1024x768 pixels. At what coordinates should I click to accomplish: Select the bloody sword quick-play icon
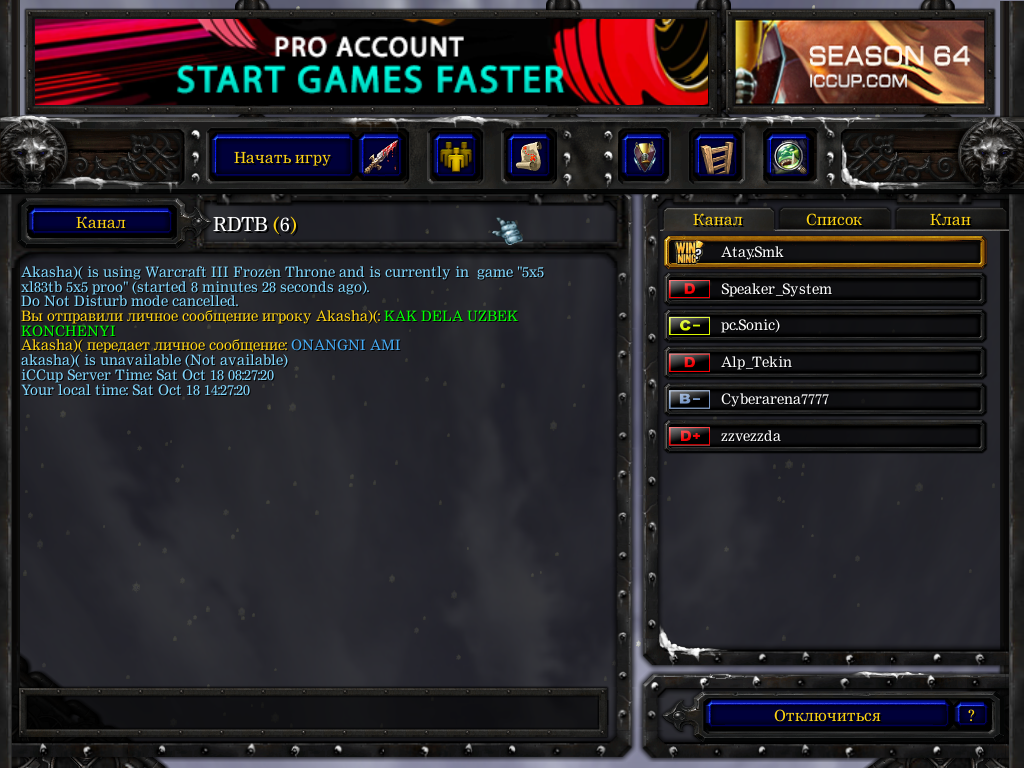coord(380,157)
